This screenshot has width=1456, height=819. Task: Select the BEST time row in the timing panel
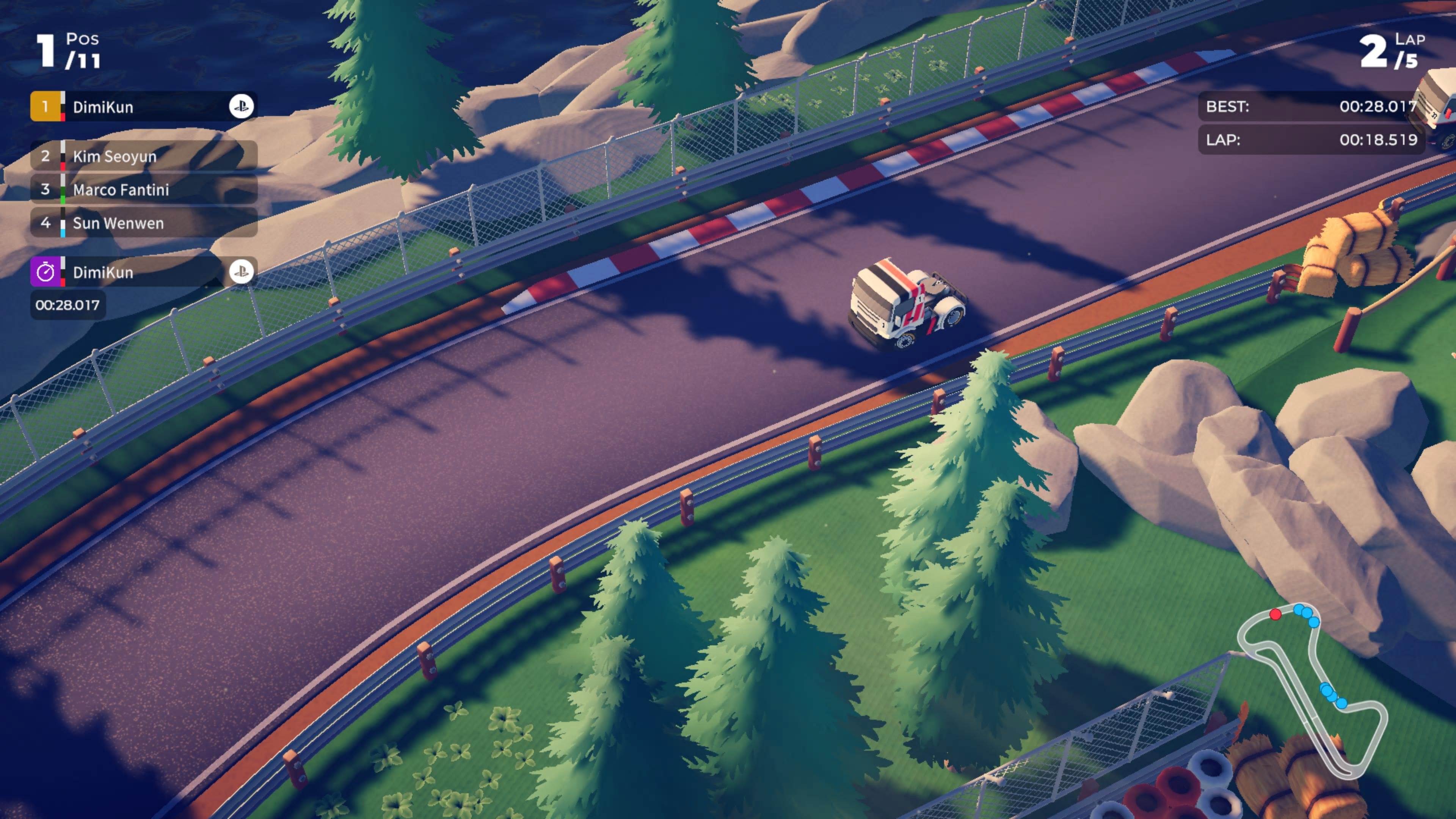pyautogui.click(x=1309, y=107)
